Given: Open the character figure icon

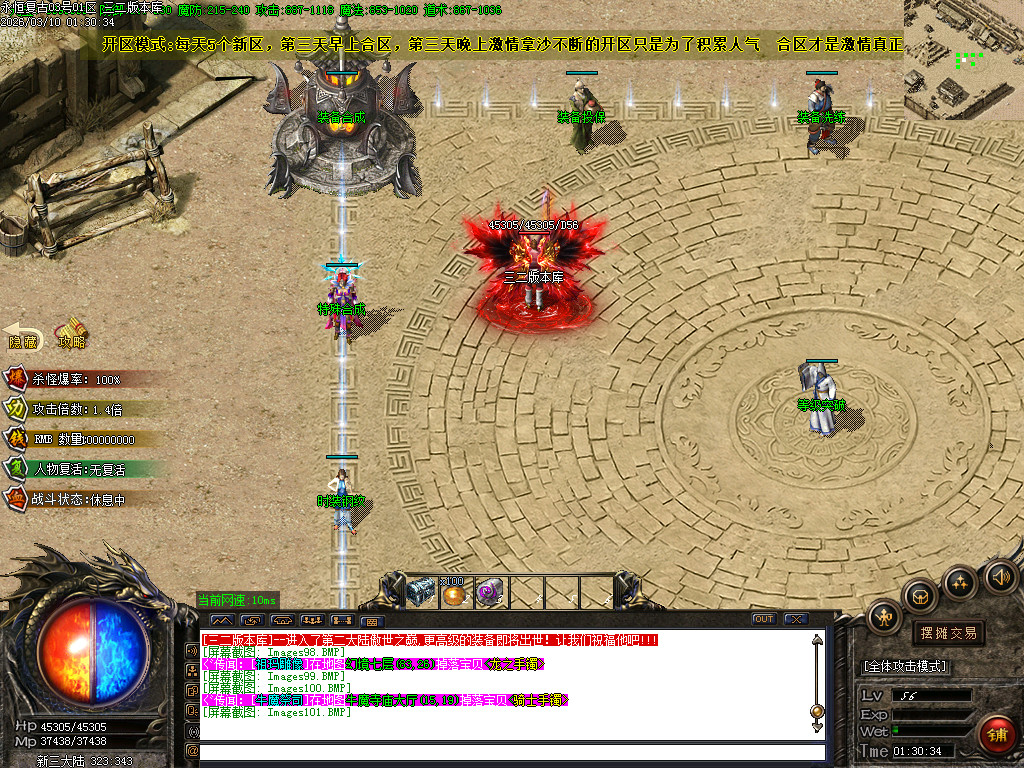Looking at the screenshot, I should pos(885,616).
